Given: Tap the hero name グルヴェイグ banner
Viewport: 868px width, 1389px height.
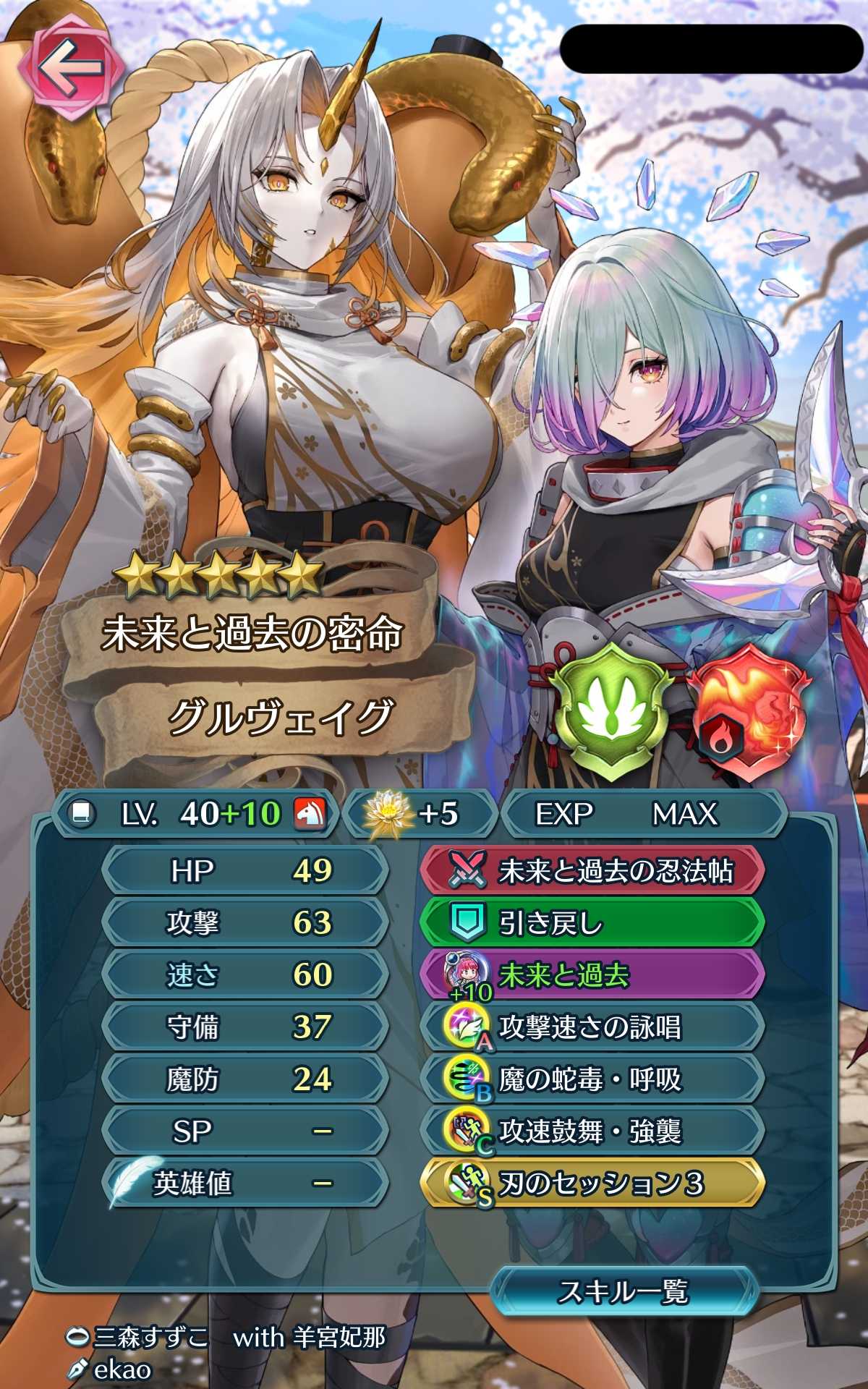Looking at the screenshot, I should tap(278, 718).
